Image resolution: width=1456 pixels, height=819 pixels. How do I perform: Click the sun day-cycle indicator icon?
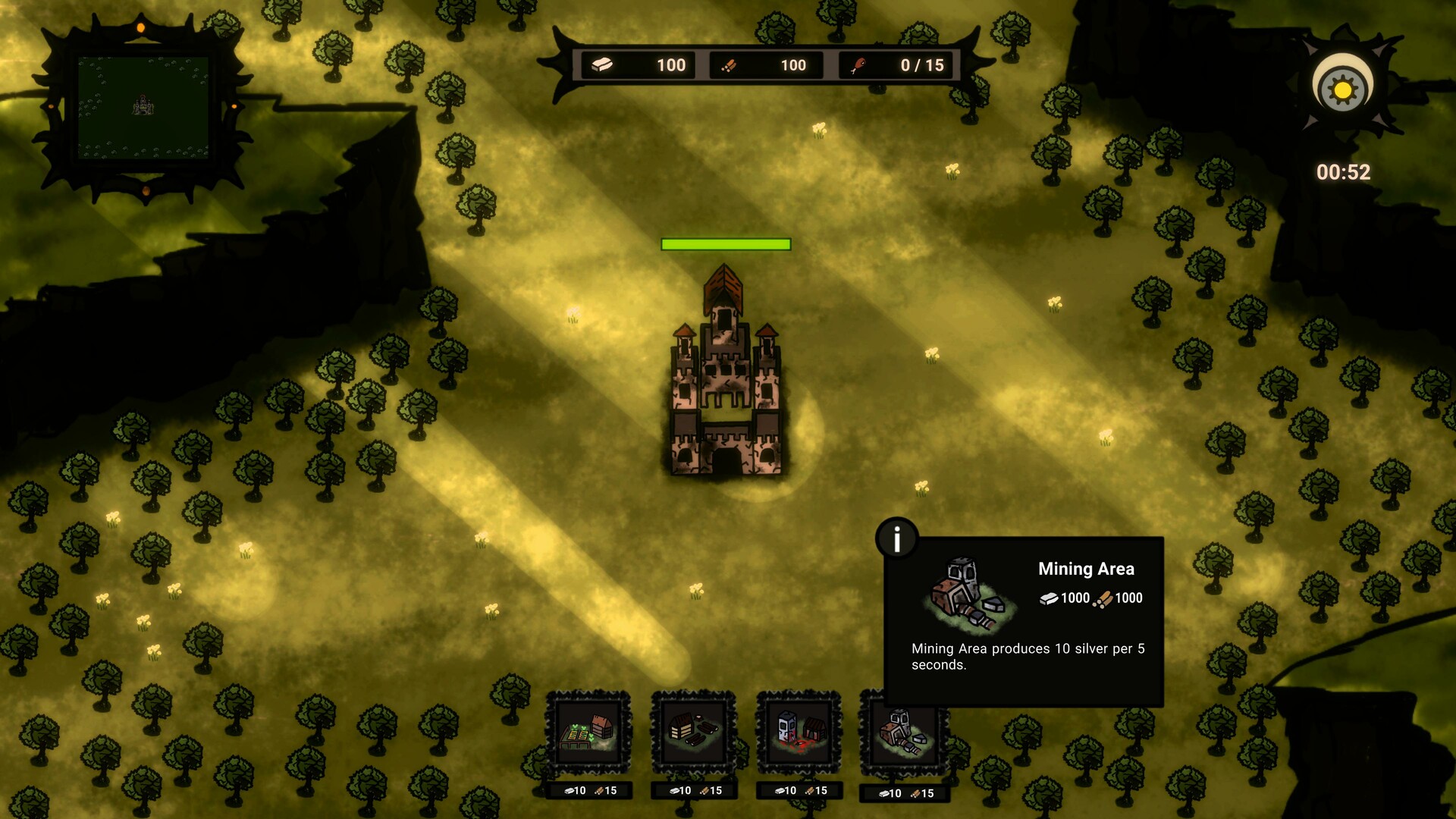(x=1341, y=86)
